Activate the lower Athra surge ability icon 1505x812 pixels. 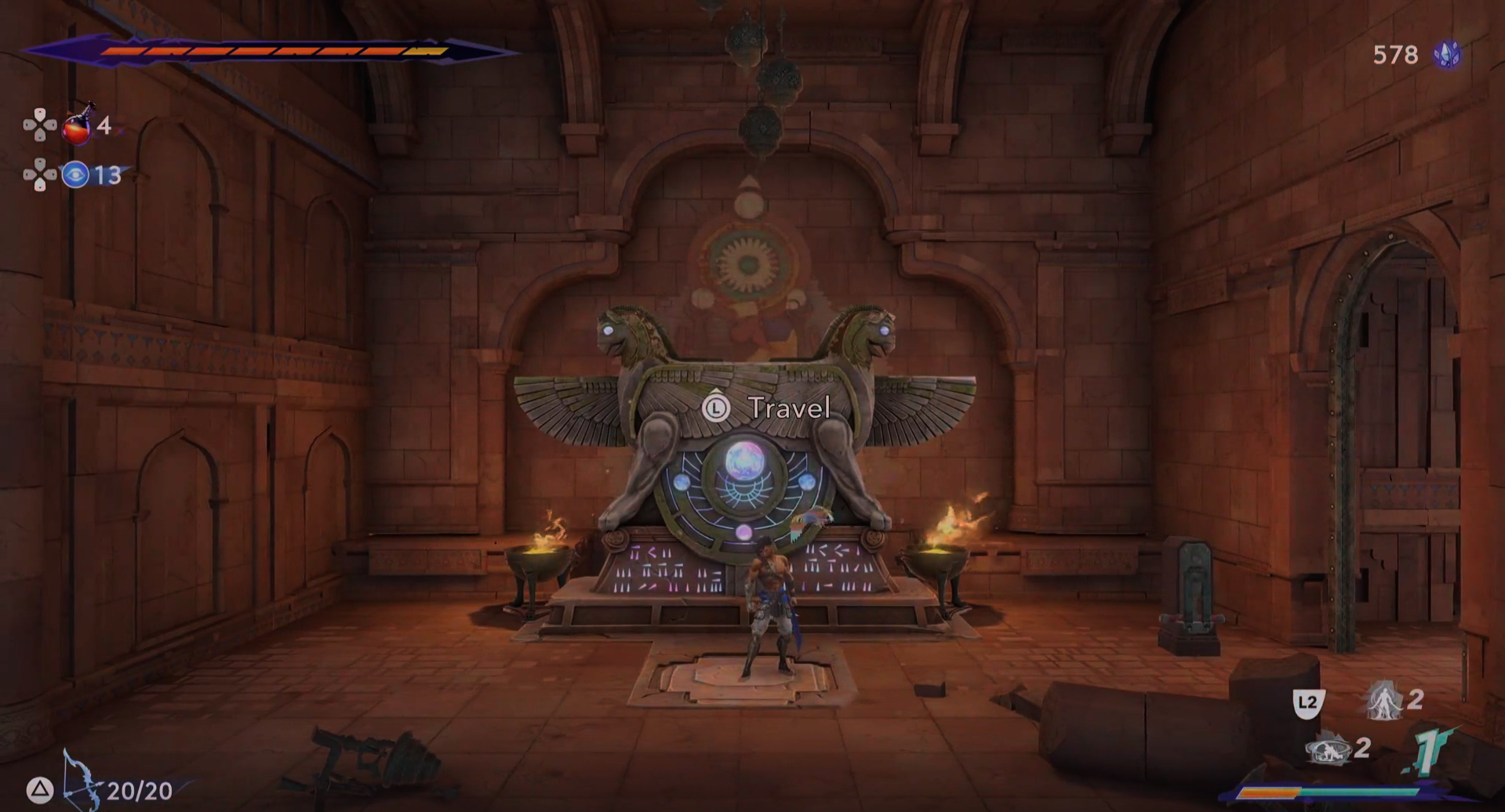1328,749
